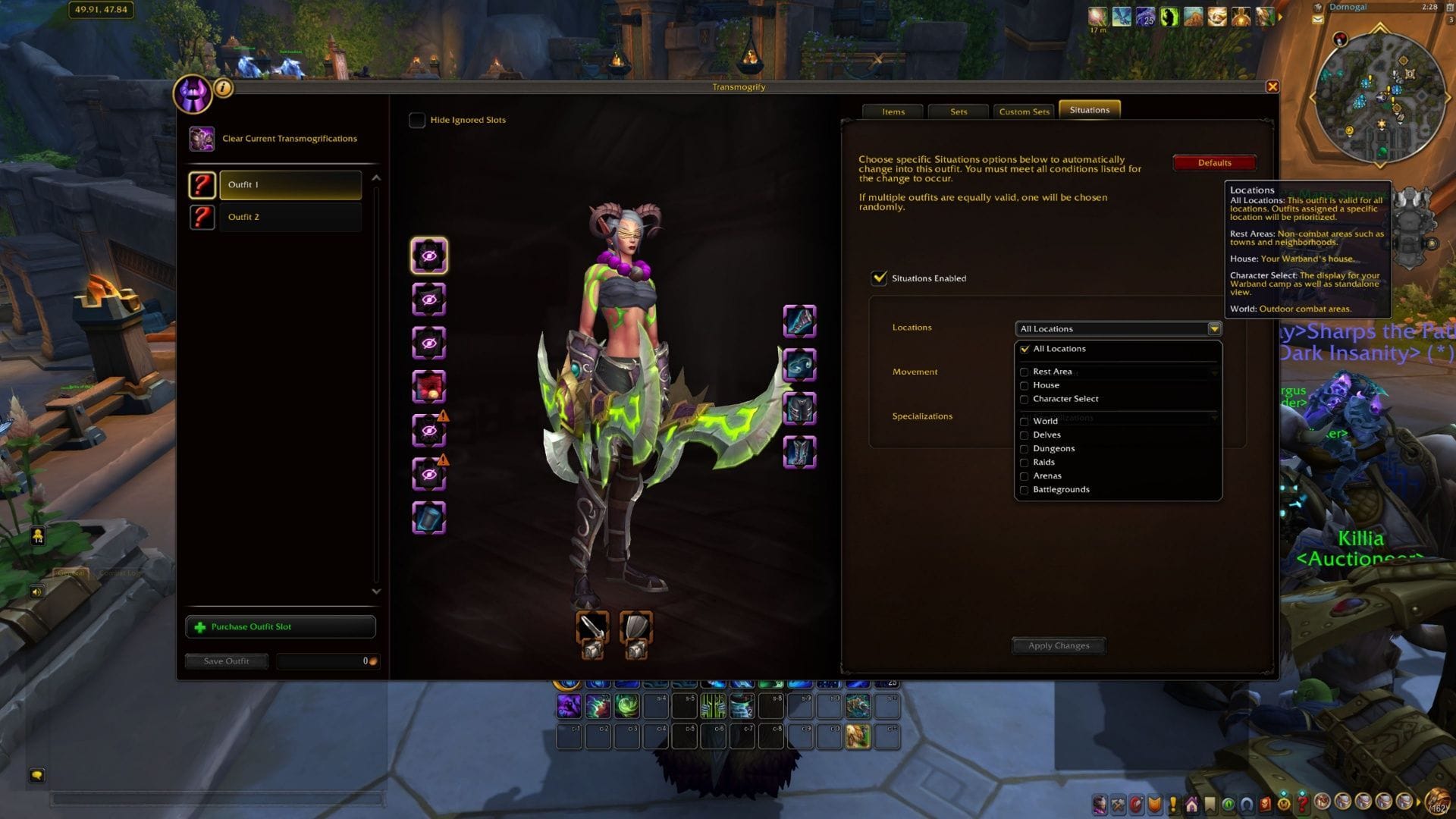
Task: Select Outfit 2 from the outfit list
Action: [x=290, y=217]
